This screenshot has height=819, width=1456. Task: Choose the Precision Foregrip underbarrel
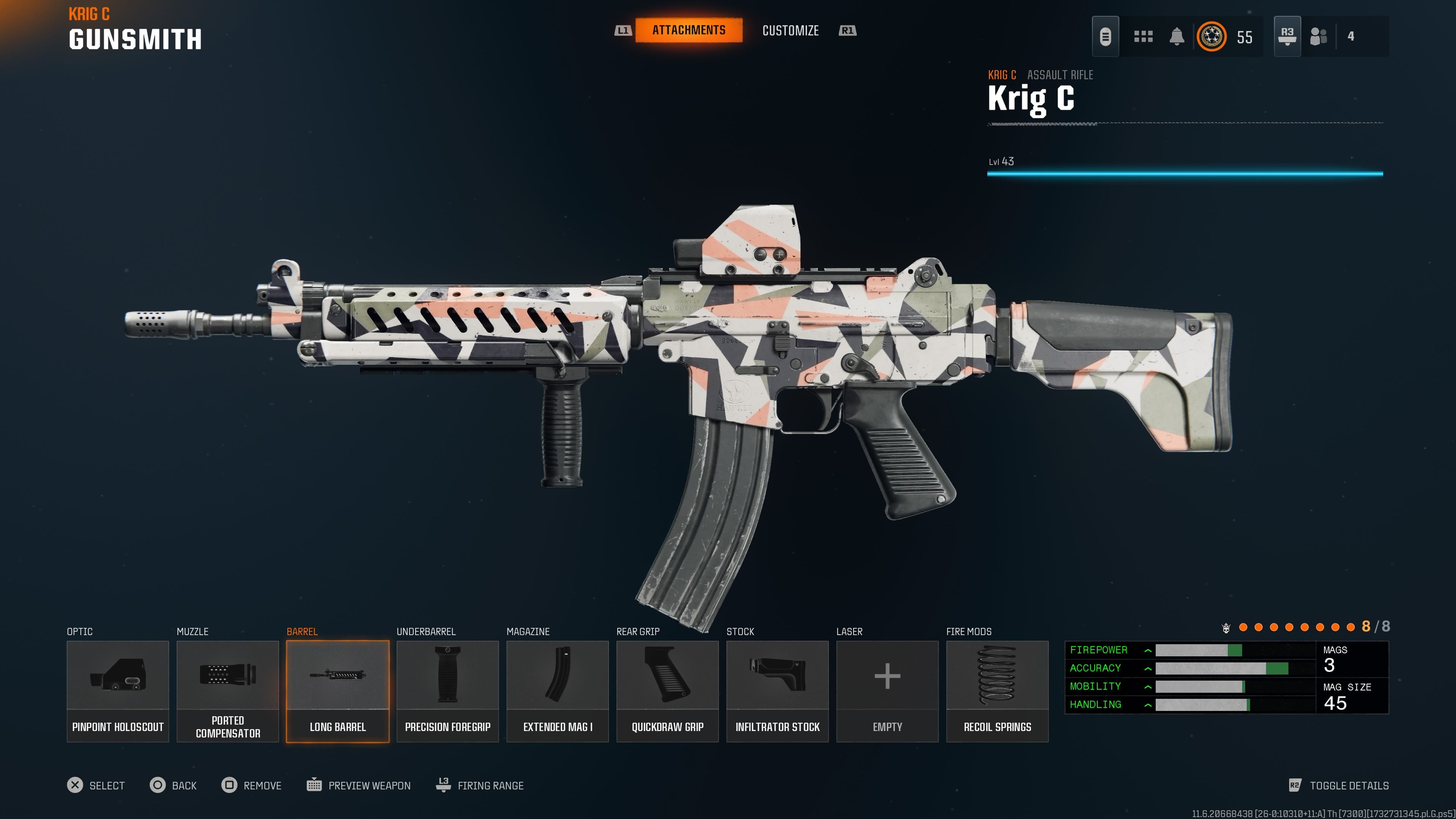[x=447, y=691]
